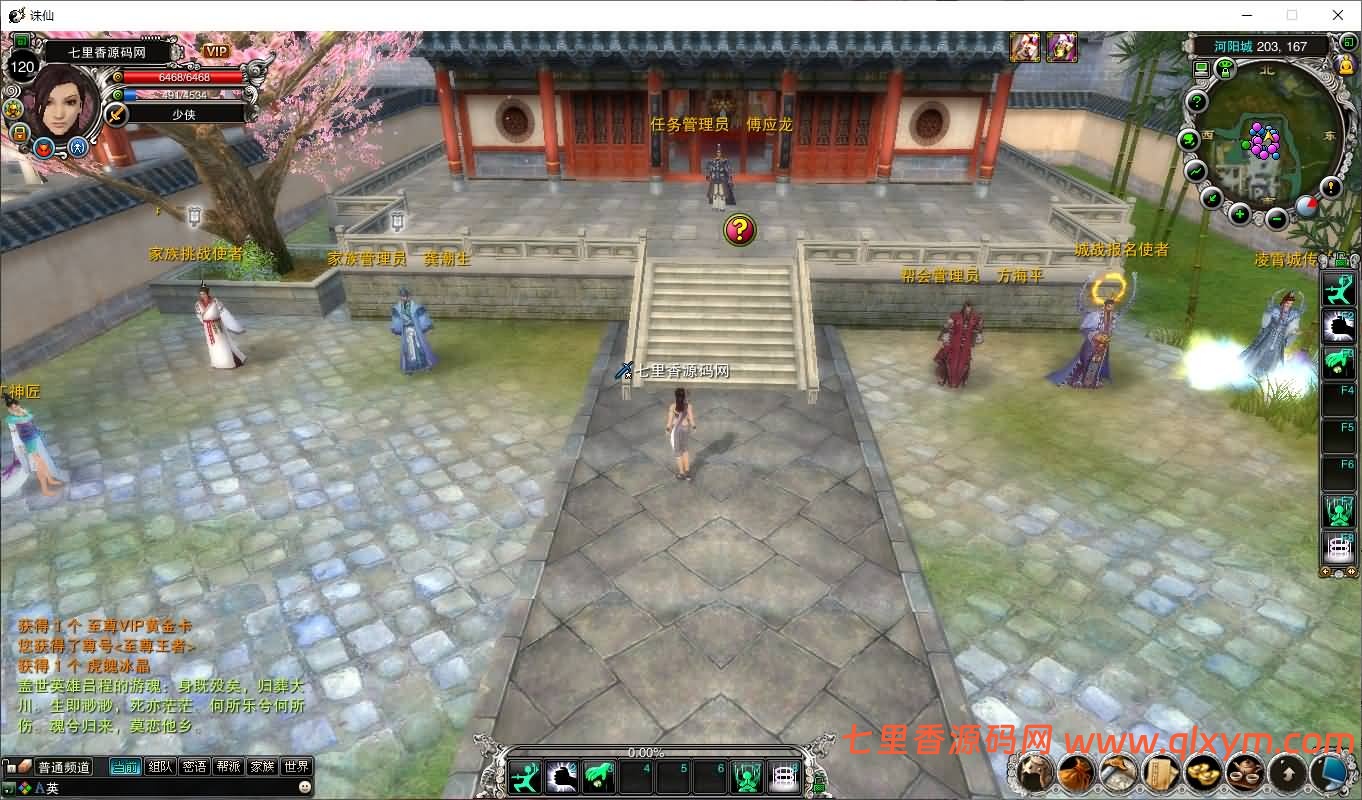Screen dimensions: 1362x800
Task: Open the 普通频道 channel selector
Action: coord(63,766)
